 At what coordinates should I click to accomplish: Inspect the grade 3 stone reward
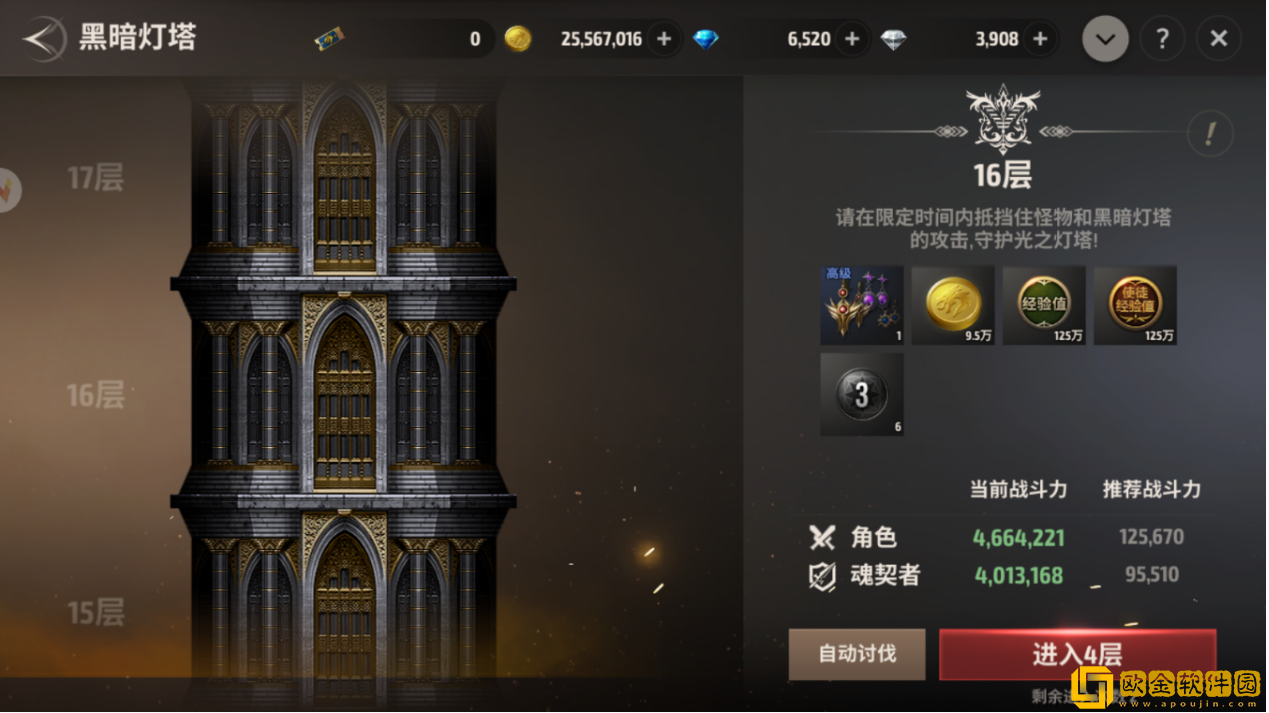tap(862, 394)
